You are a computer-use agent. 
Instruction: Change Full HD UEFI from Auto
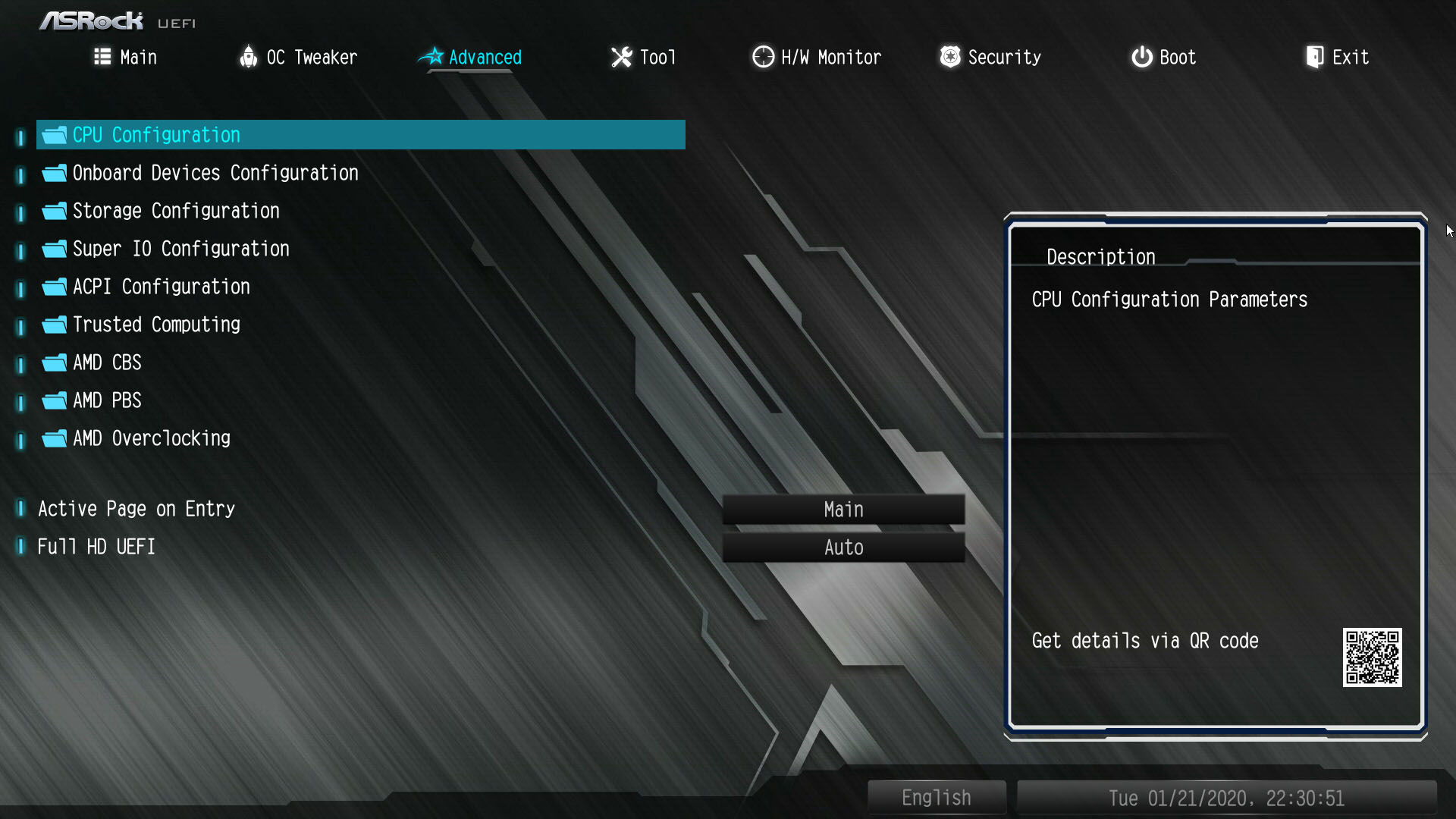(x=843, y=547)
